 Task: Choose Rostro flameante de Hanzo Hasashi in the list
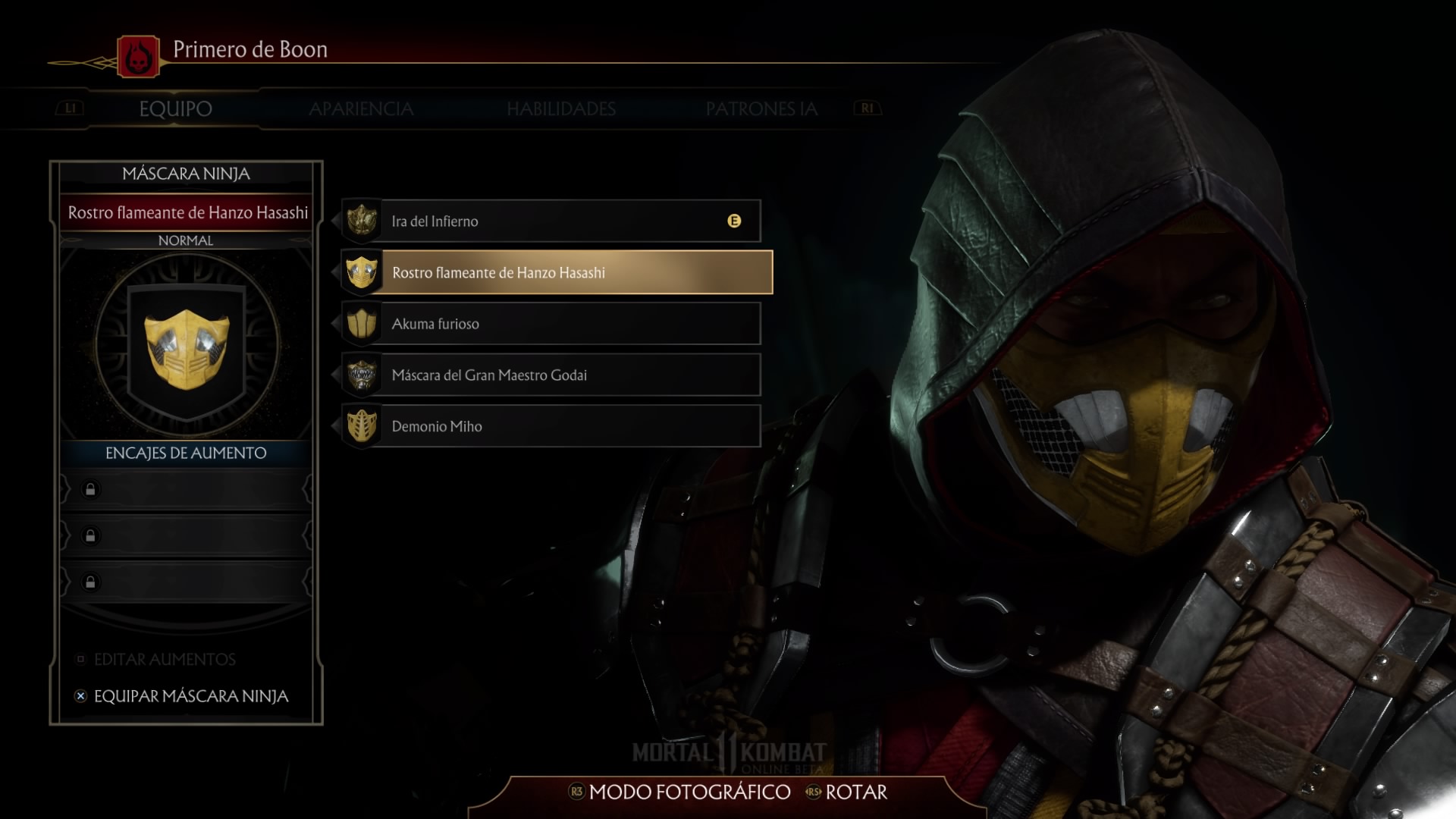(x=557, y=272)
